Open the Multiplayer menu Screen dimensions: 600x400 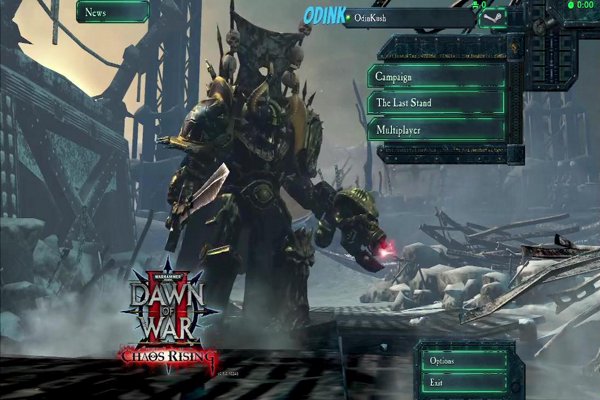click(435, 130)
